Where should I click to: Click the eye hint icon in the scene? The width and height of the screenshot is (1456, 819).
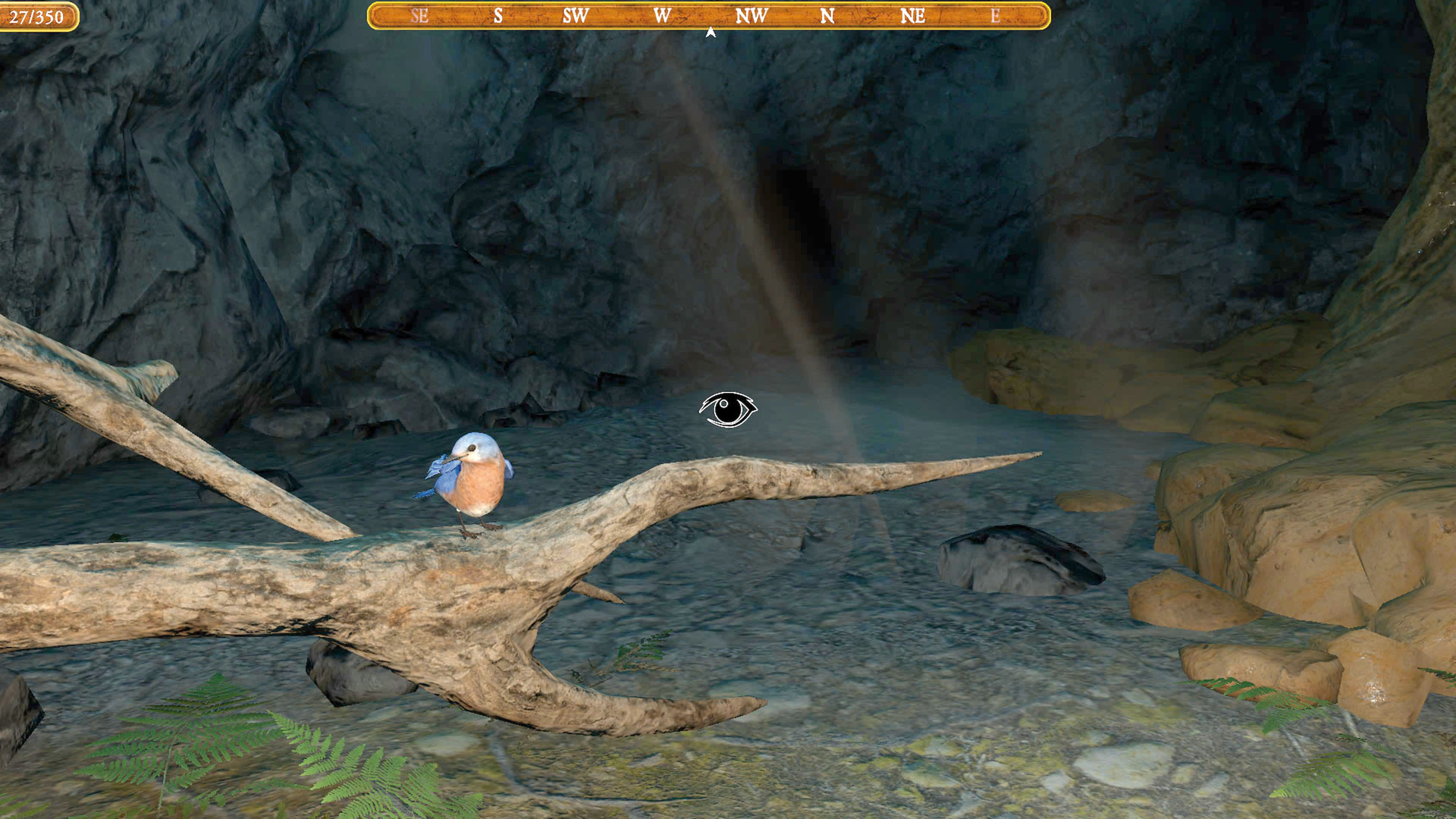[729, 410]
